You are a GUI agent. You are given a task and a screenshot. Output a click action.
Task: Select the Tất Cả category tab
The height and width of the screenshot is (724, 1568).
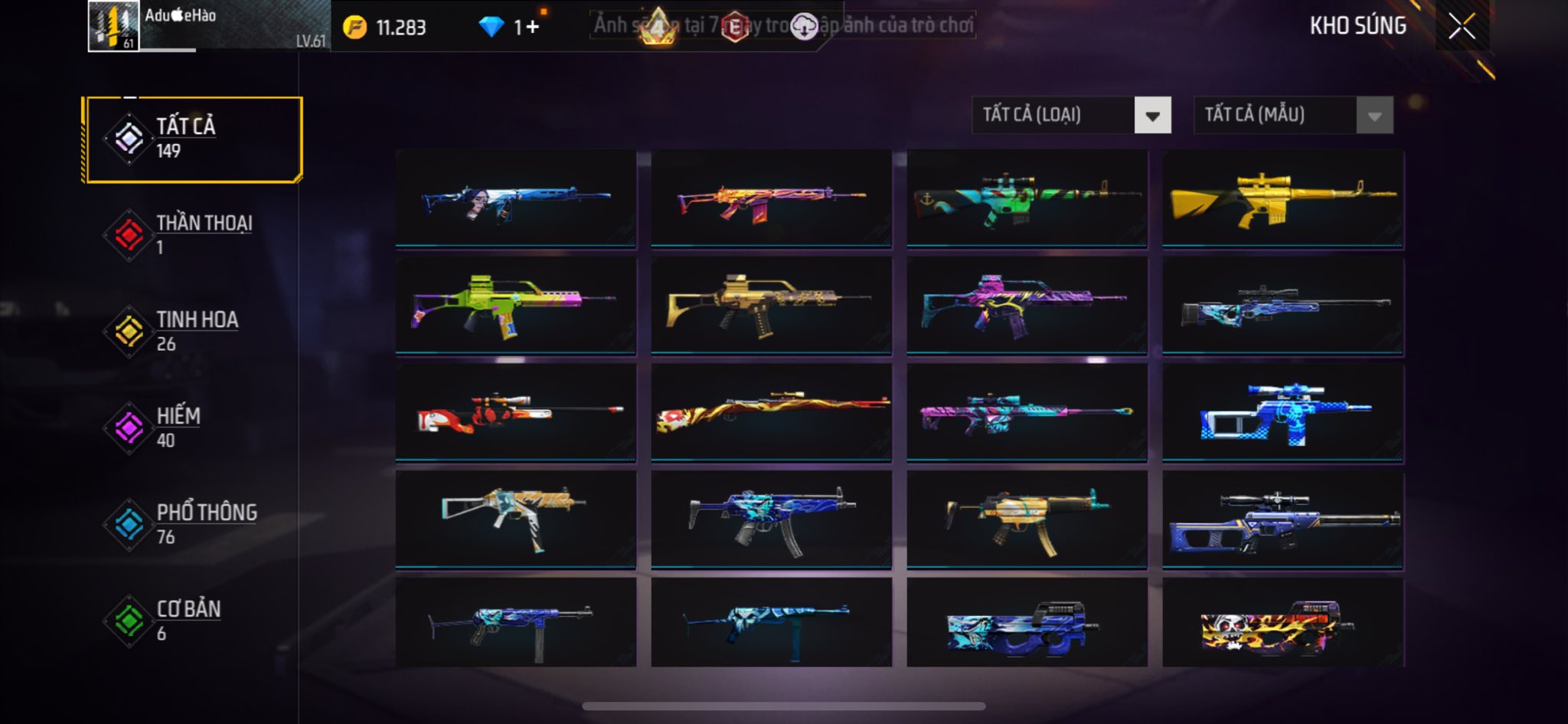point(193,139)
